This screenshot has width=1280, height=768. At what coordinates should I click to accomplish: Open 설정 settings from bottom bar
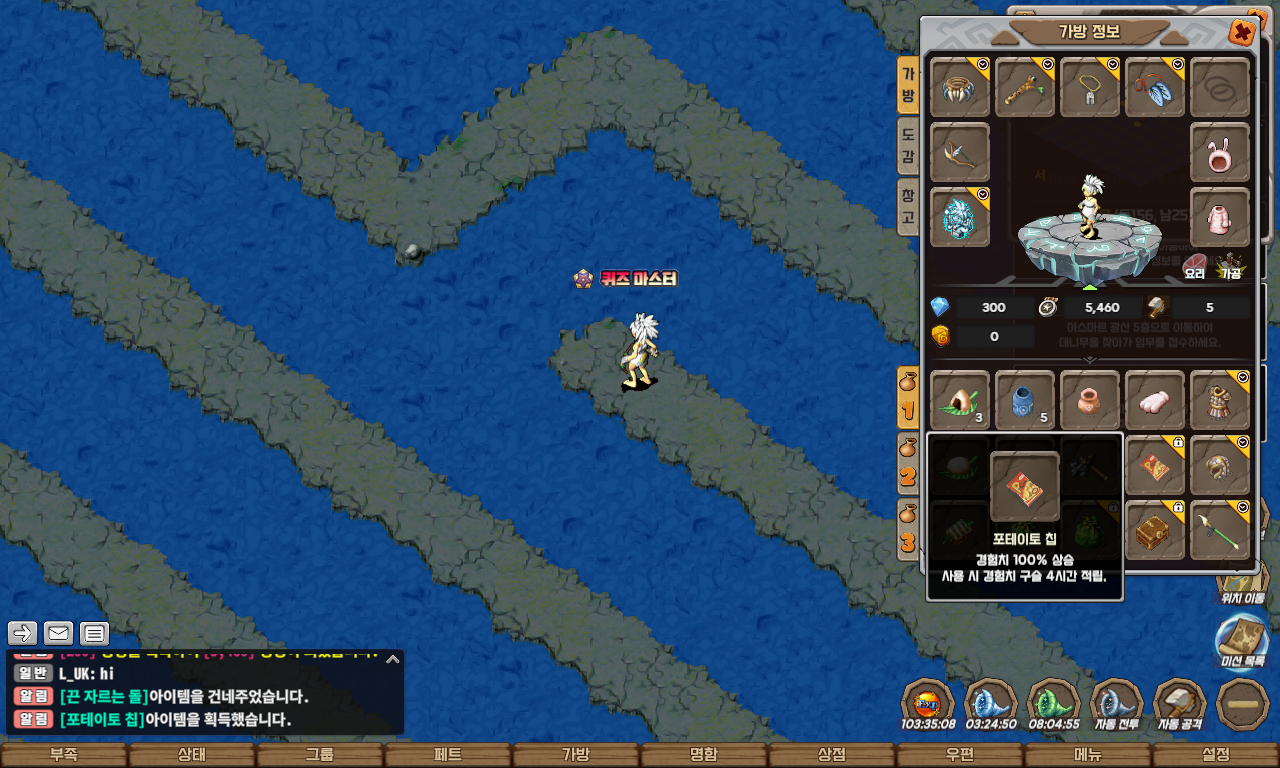1216,755
